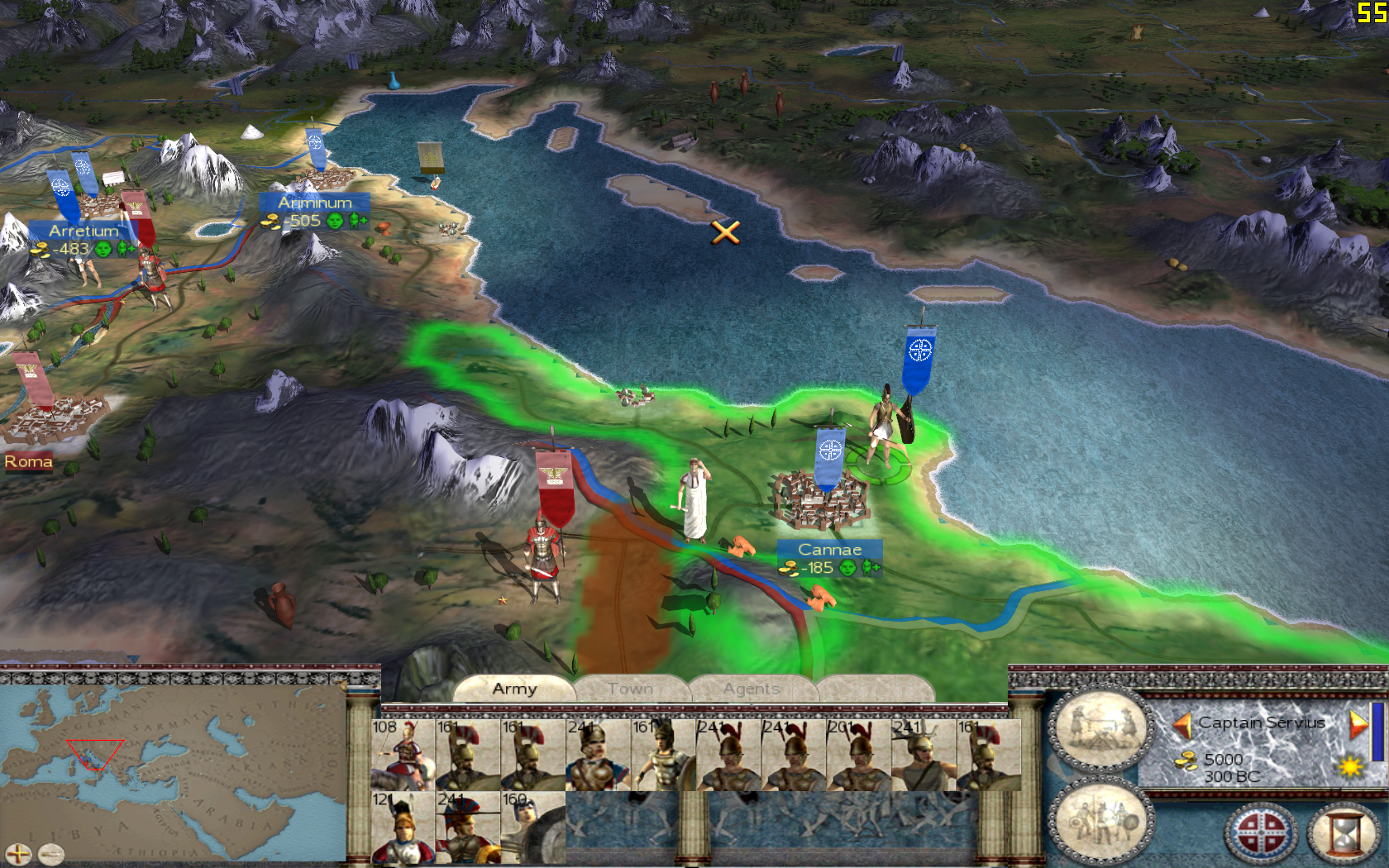Image resolution: width=1389 pixels, height=868 pixels.
Task: Open the construction scroll button
Action: click(1100, 728)
